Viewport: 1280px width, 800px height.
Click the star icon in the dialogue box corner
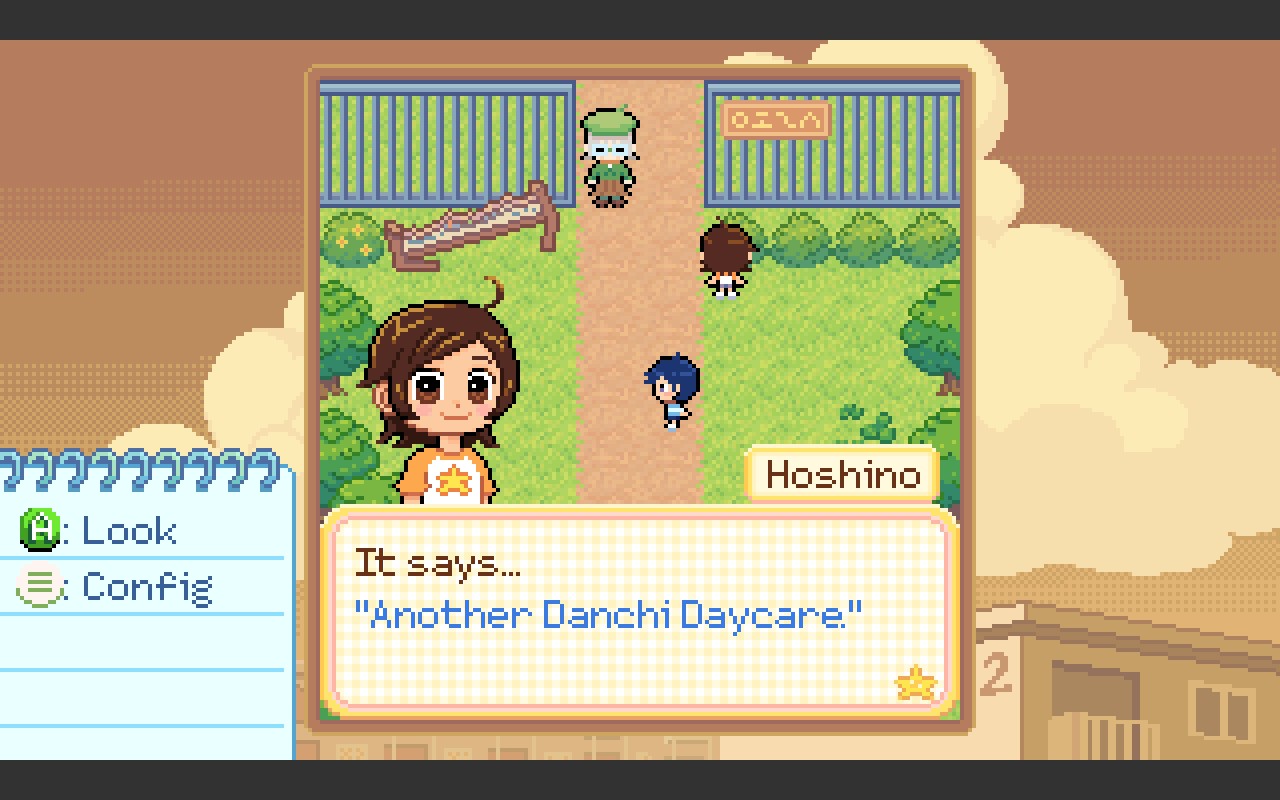(x=913, y=682)
